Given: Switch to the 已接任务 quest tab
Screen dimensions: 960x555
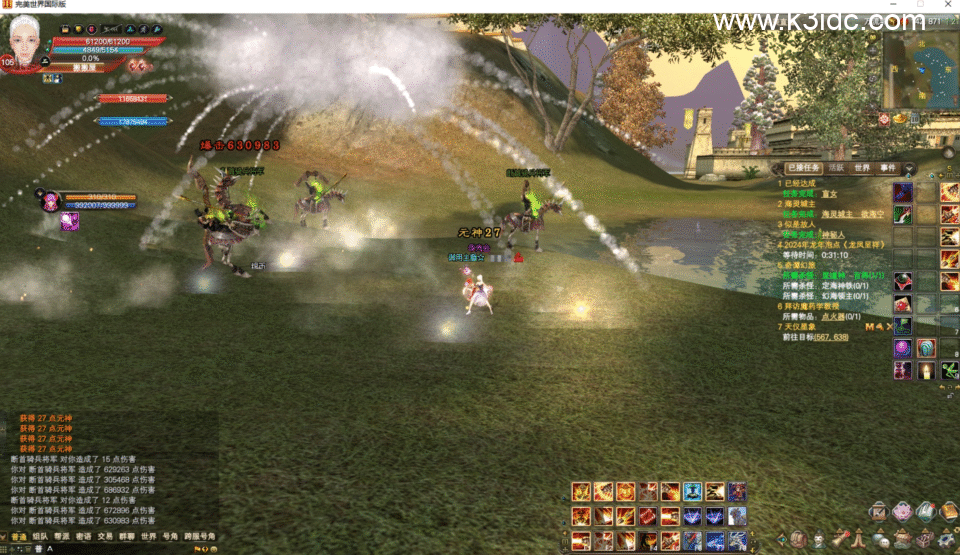Looking at the screenshot, I should coord(802,168).
